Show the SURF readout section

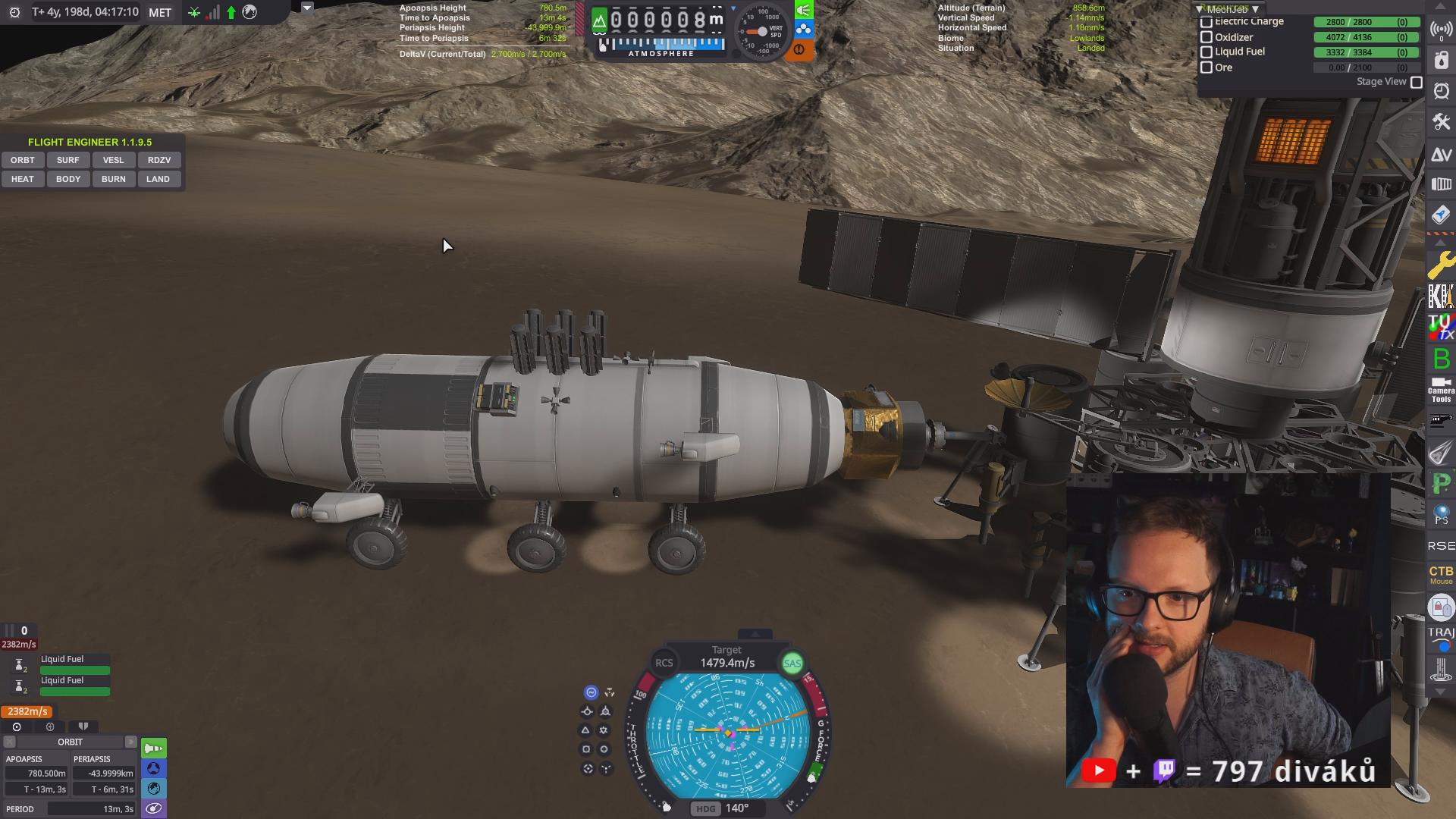click(67, 160)
